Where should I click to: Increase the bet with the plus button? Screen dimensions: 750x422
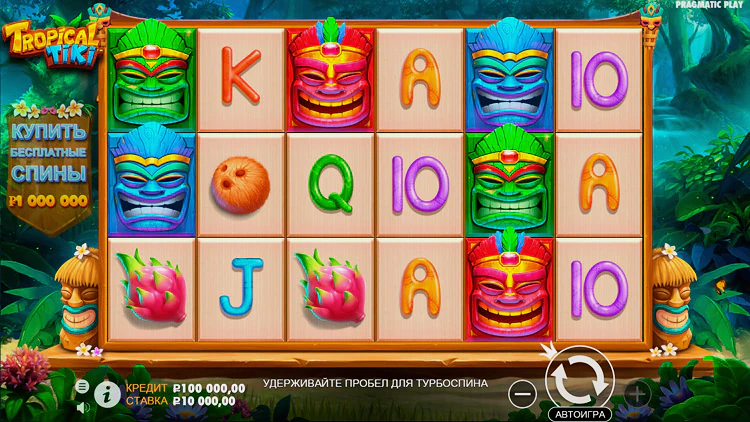point(637,393)
